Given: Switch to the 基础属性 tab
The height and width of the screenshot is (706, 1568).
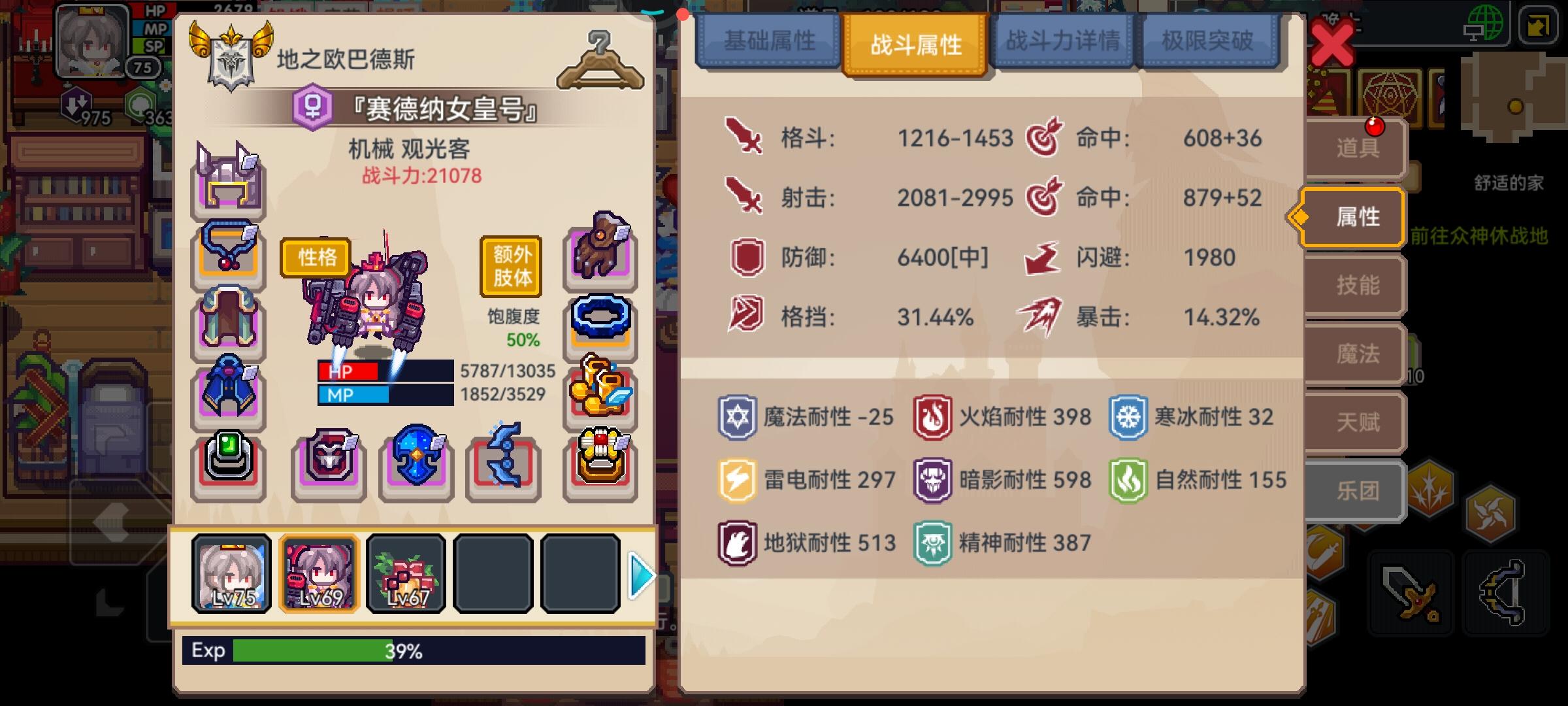Looking at the screenshot, I should point(769,42).
